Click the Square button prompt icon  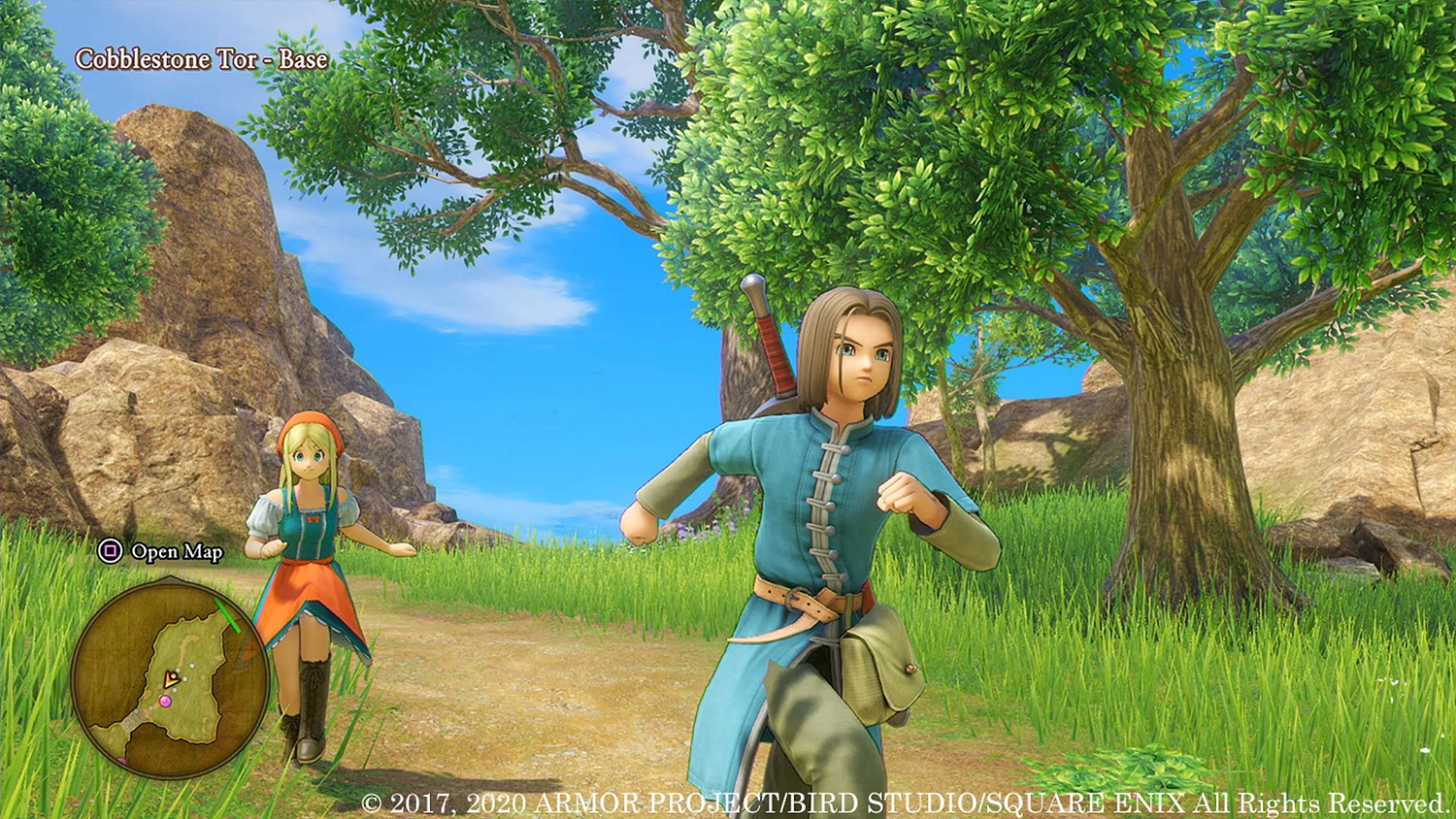coord(110,551)
